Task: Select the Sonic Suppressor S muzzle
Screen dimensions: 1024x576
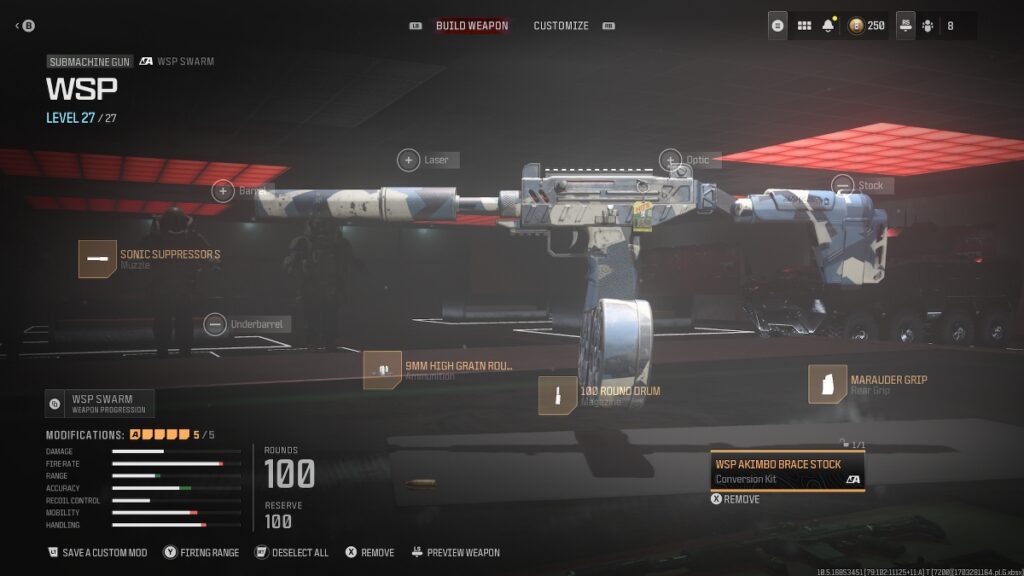Action: 98,258
